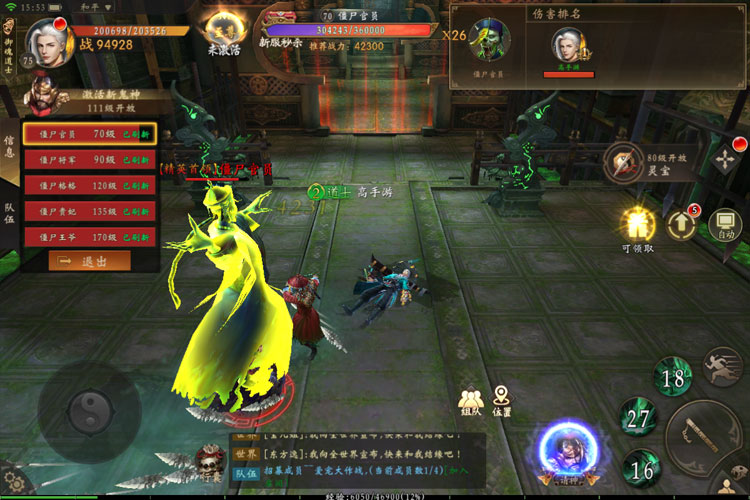The height and width of the screenshot is (500, 750).
Task: Switch to the 队伍 team tab
Action: pos(9,211)
